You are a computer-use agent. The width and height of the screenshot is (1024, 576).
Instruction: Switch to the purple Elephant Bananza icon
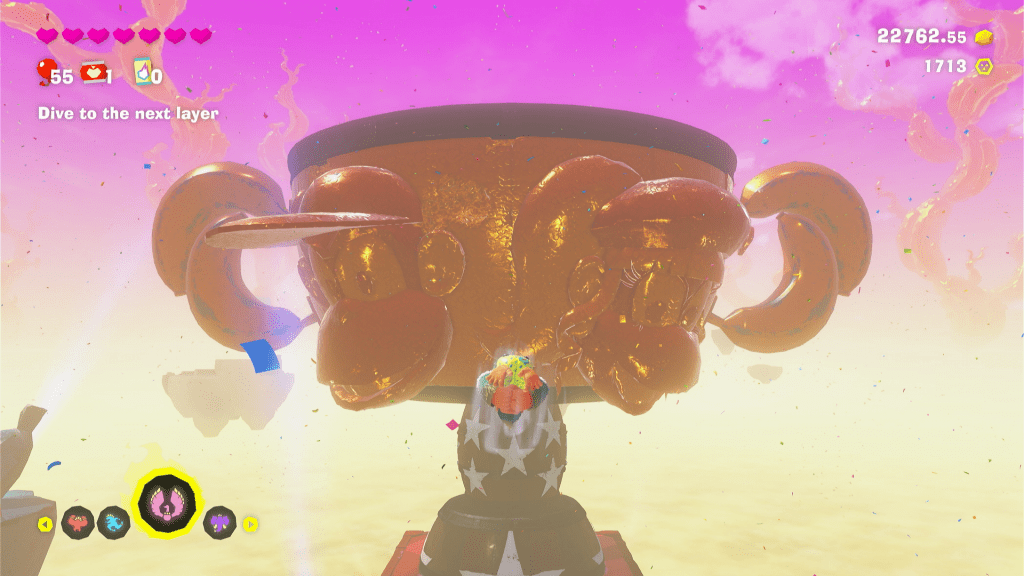pyautogui.click(x=220, y=522)
